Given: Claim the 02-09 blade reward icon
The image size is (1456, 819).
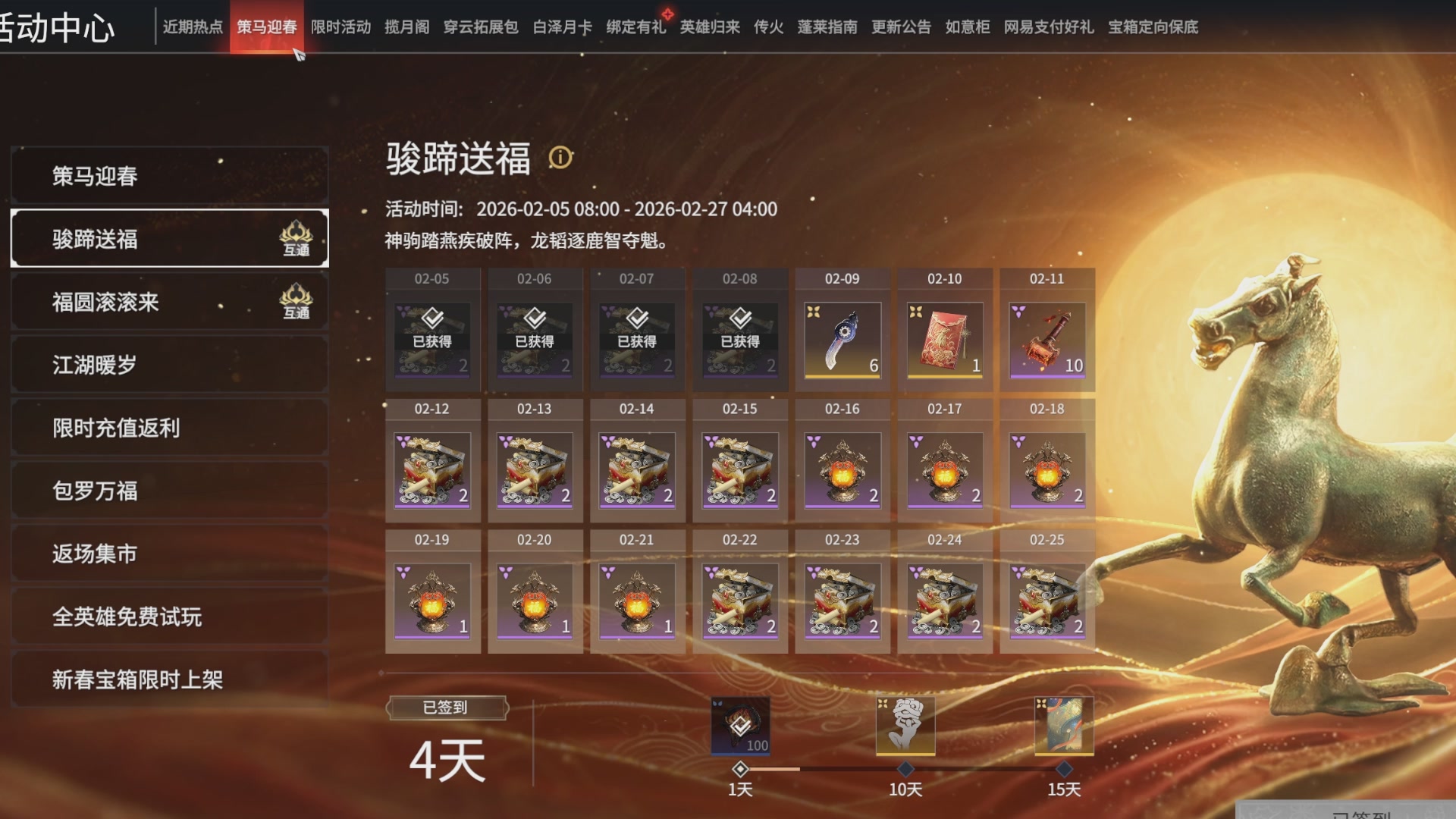Looking at the screenshot, I should pos(842,340).
